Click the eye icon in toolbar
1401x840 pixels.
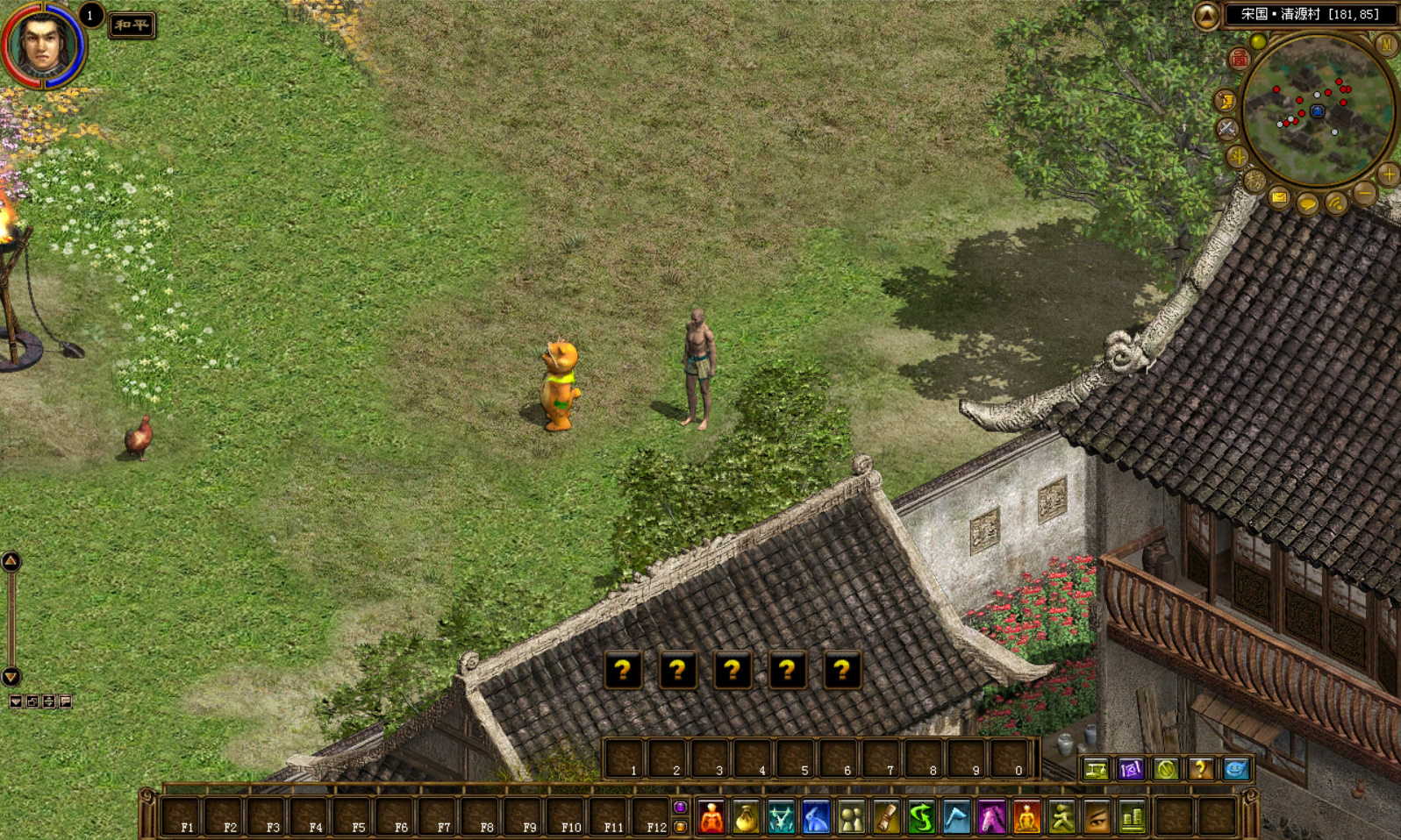point(1097,818)
